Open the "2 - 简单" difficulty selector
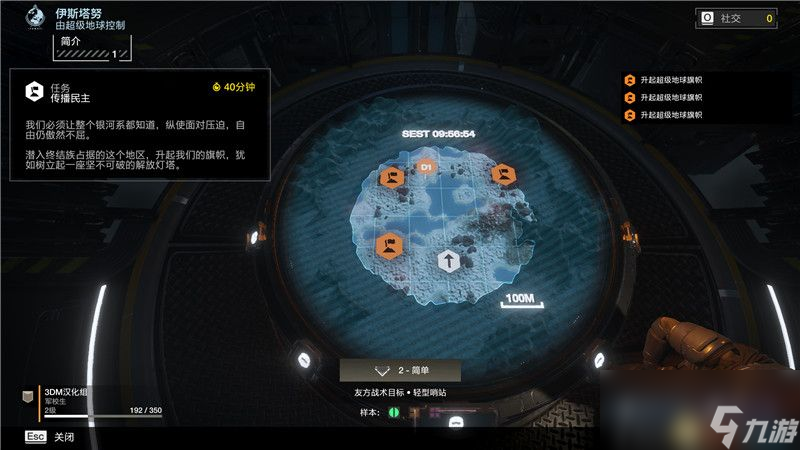The image size is (800, 450). point(400,371)
